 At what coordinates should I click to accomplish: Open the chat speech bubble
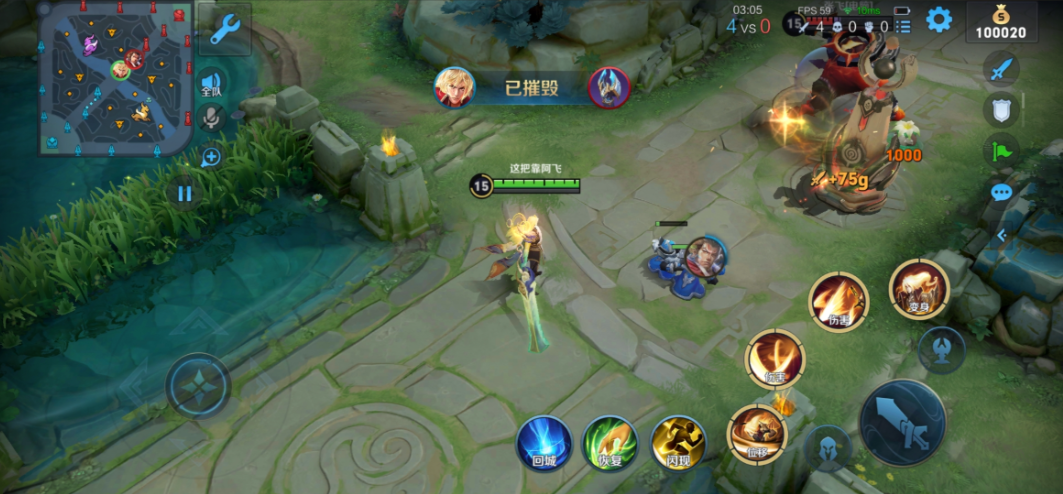pyautogui.click(x=1001, y=192)
